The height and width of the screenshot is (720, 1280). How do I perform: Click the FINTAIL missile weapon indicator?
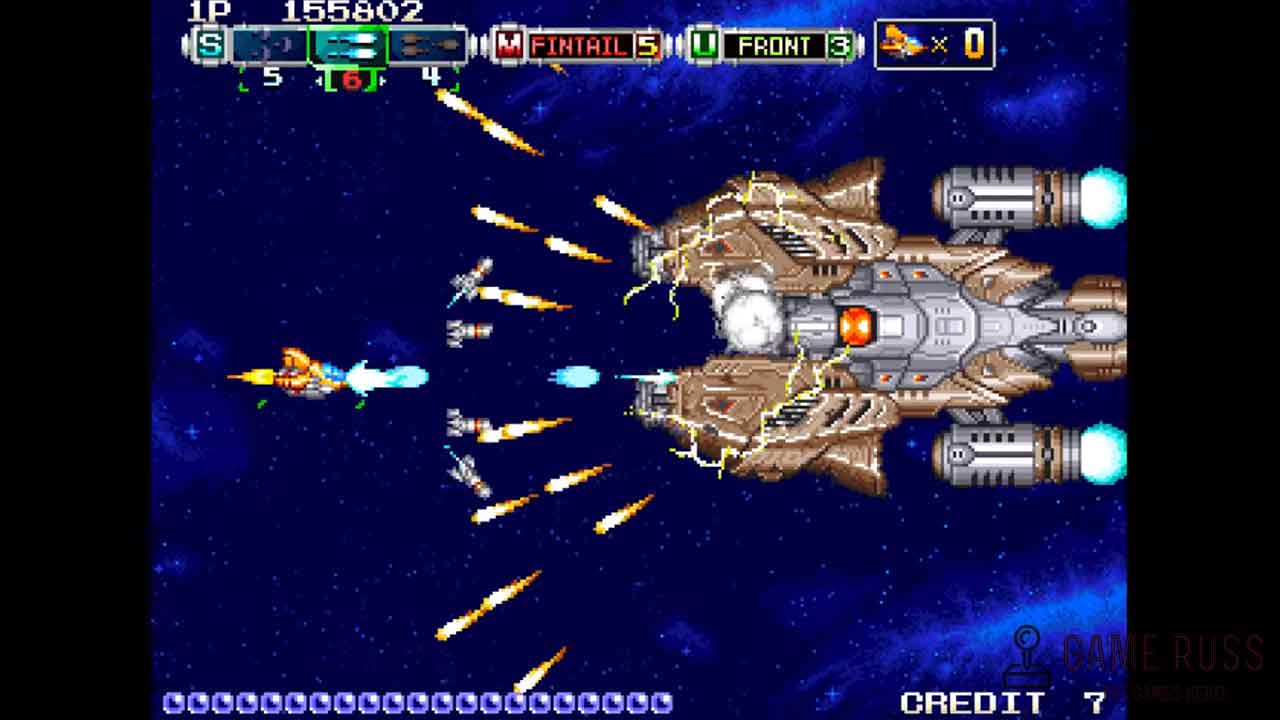pos(580,45)
